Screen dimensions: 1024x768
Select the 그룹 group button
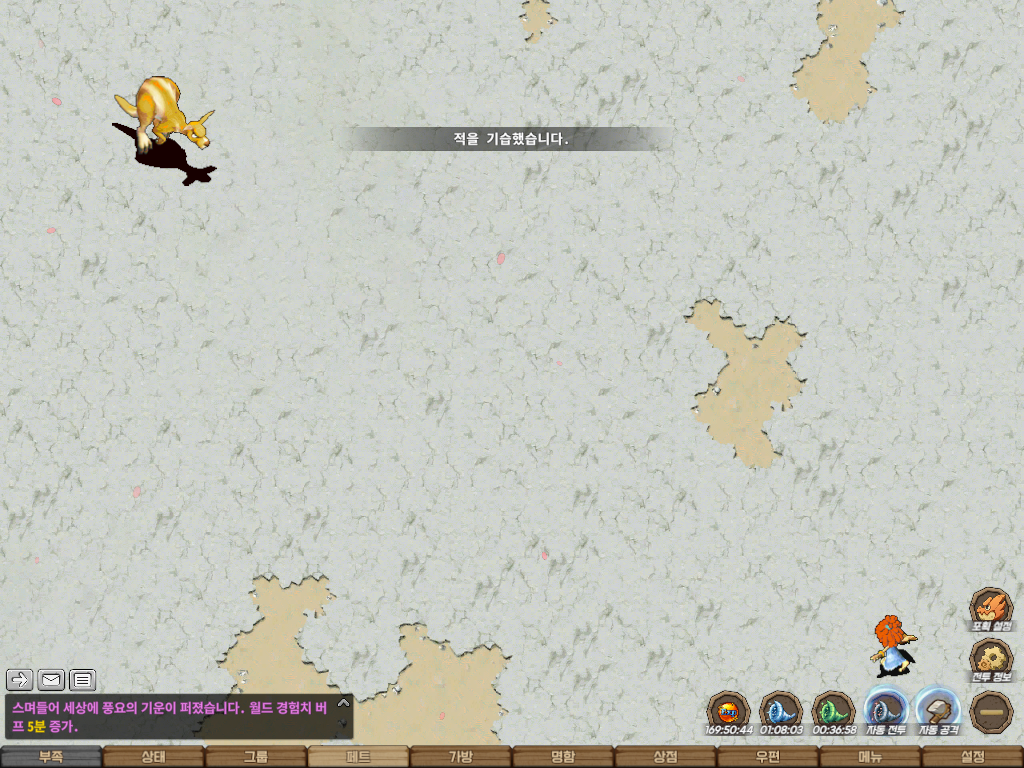pyautogui.click(x=256, y=757)
